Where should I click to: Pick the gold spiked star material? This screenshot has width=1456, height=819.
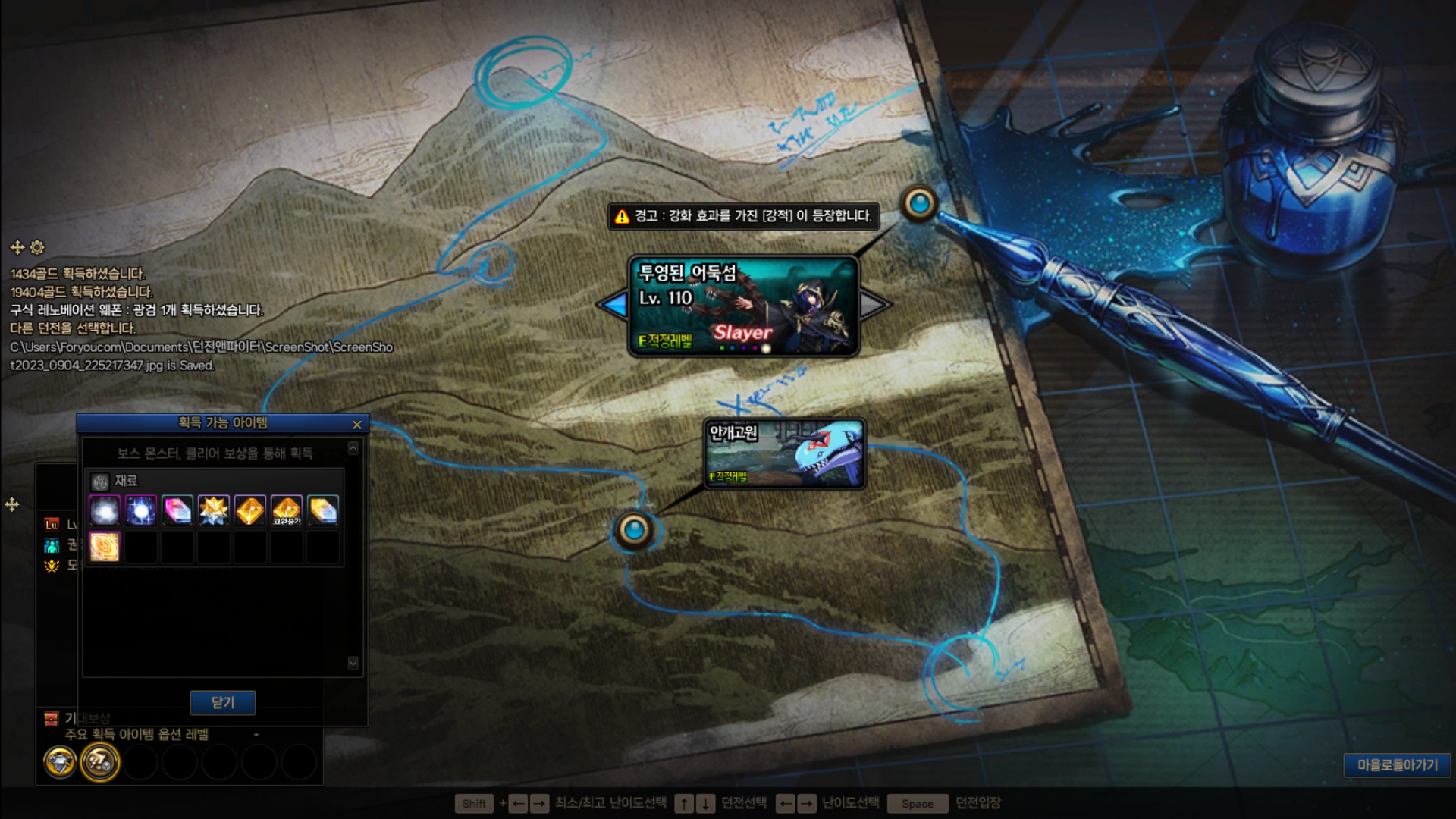coord(214,510)
